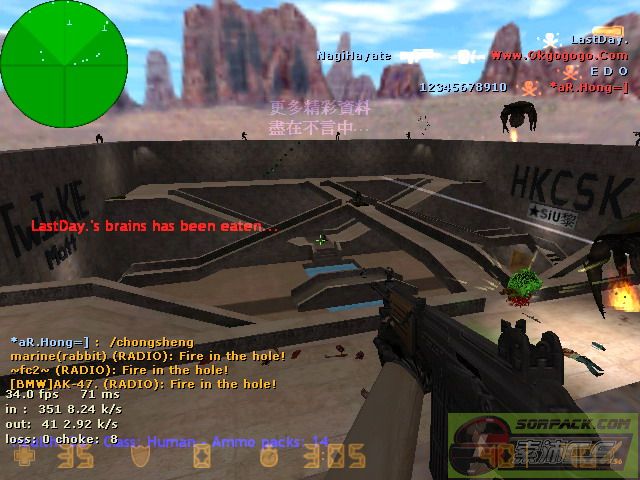This screenshot has height=480, width=640.
Task: Click the armor shield icon
Action: coord(141,458)
